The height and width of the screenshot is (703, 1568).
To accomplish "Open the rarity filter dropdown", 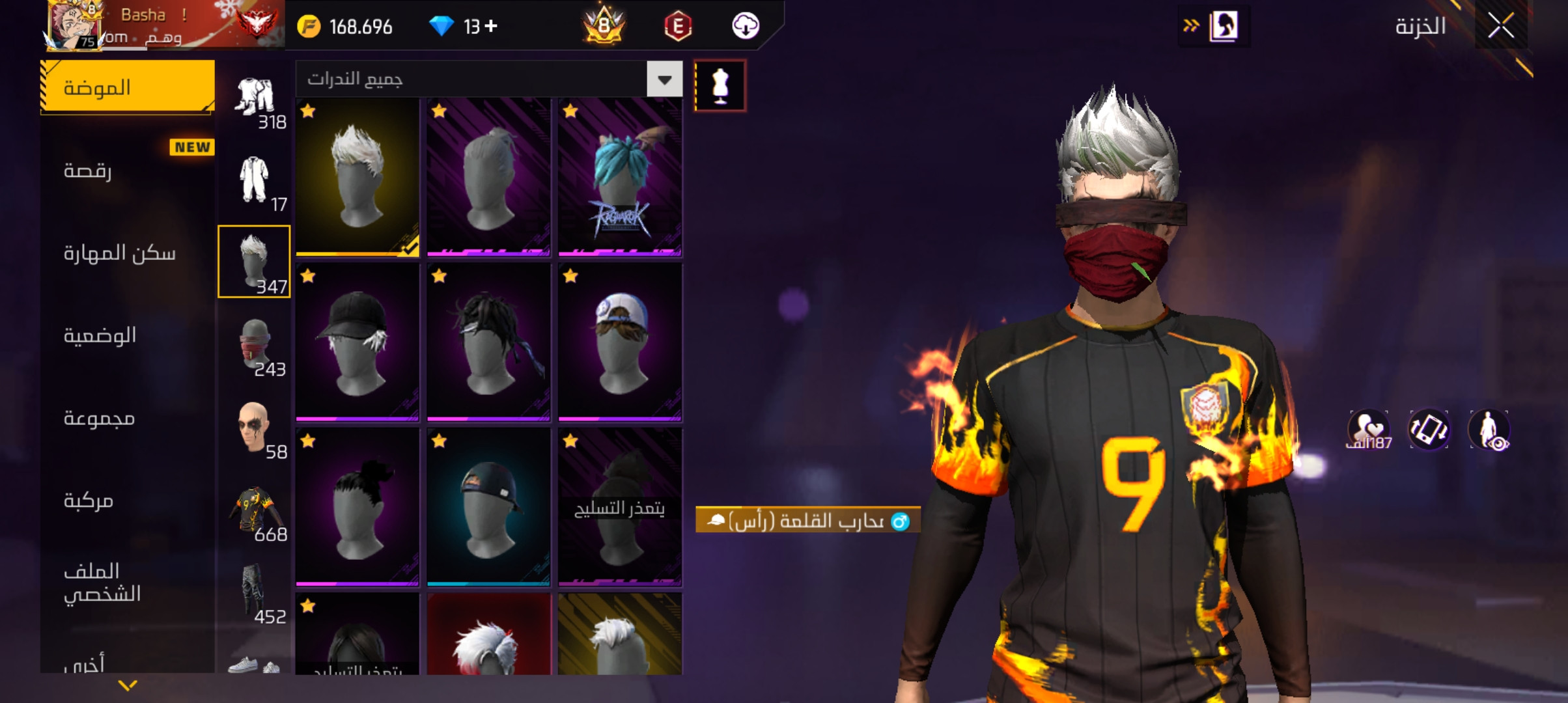I will (664, 79).
